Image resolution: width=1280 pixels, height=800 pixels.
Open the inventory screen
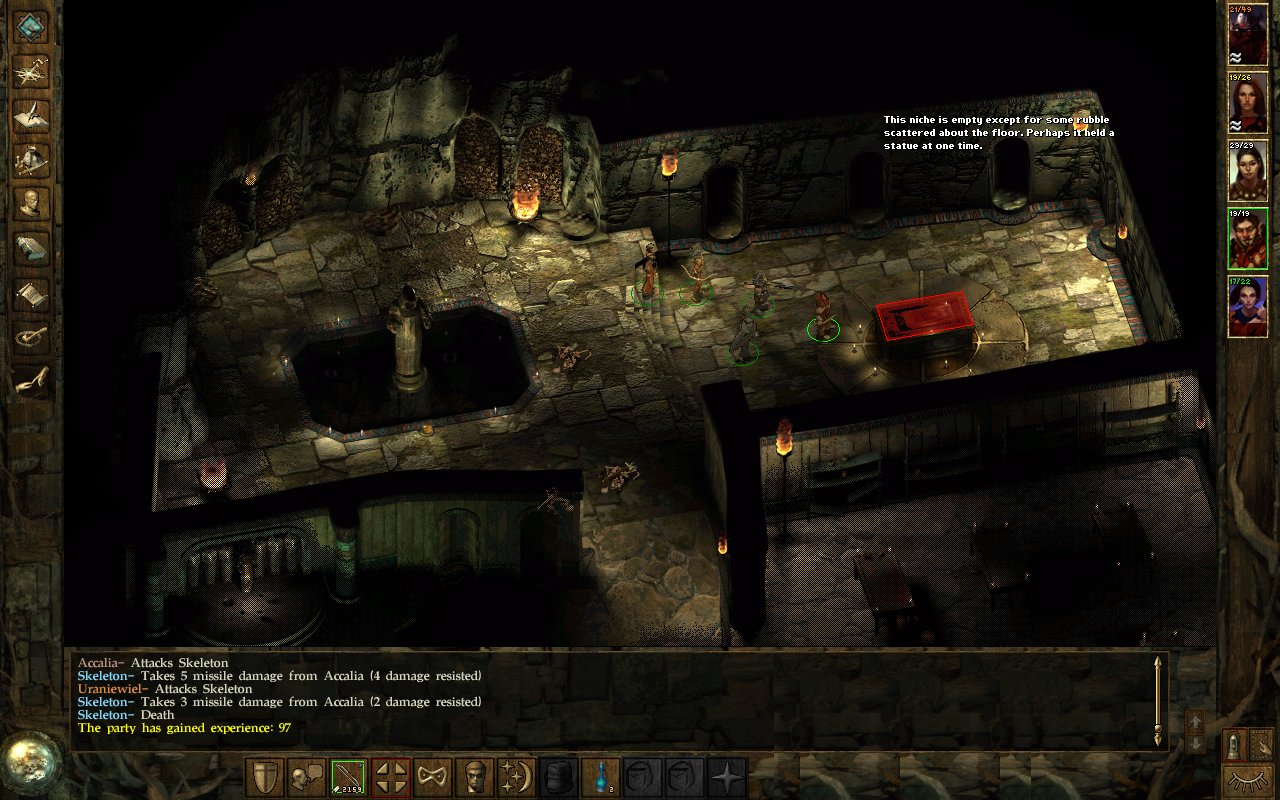(32, 159)
